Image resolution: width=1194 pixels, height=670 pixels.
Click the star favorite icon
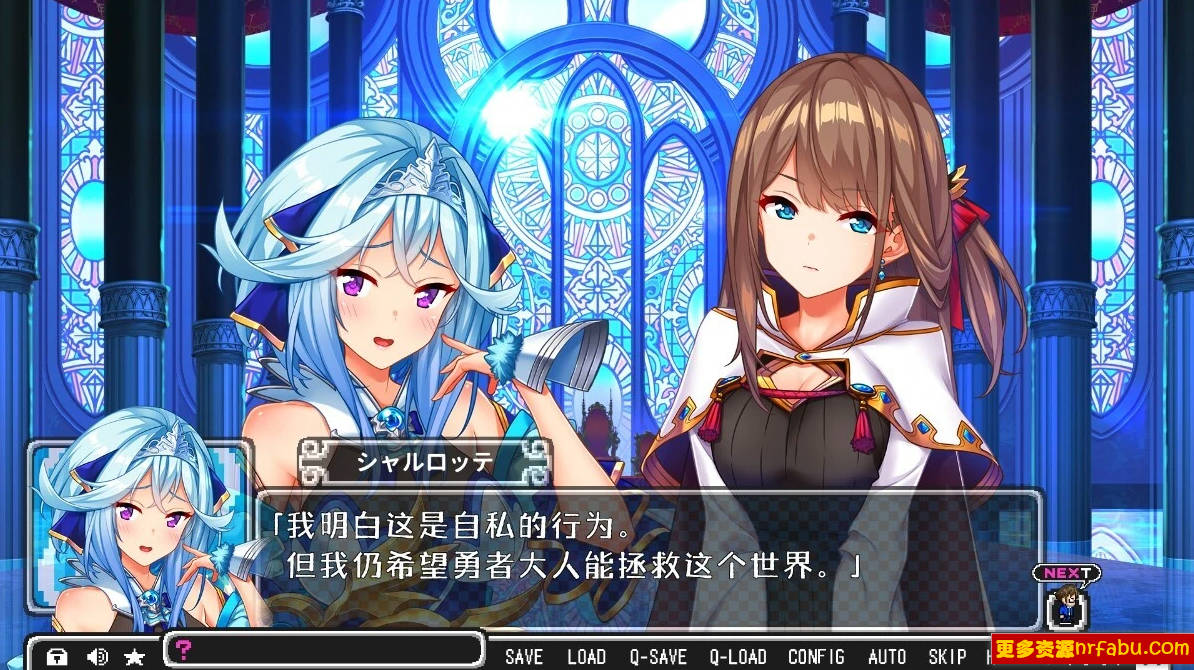[134, 657]
